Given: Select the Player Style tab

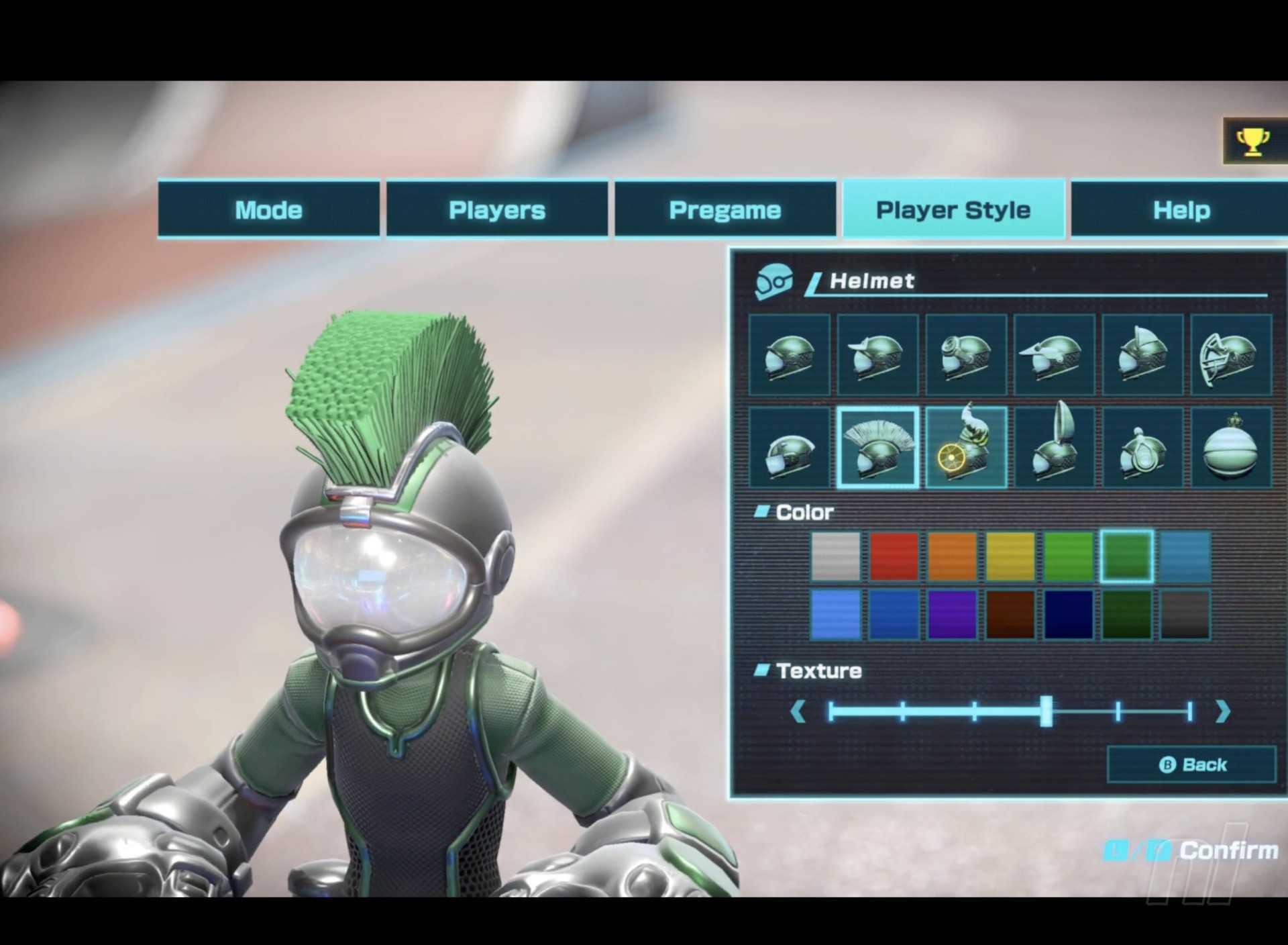Looking at the screenshot, I should point(953,209).
